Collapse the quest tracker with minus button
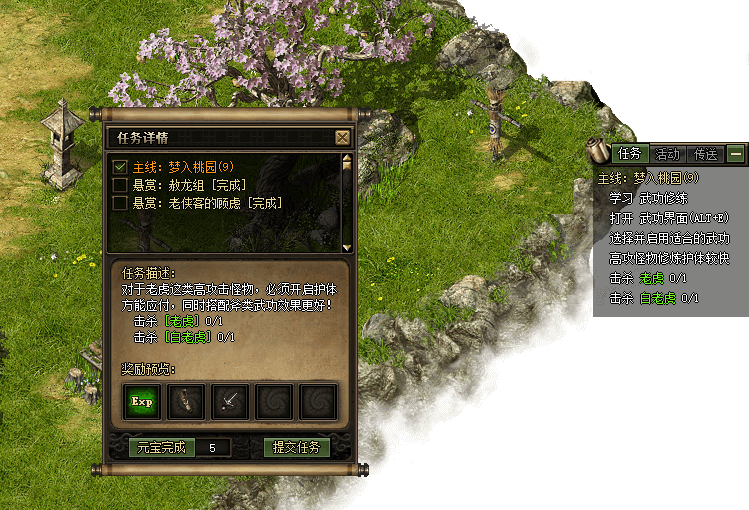This screenshot has width=749, height=510. pos(736,154)
